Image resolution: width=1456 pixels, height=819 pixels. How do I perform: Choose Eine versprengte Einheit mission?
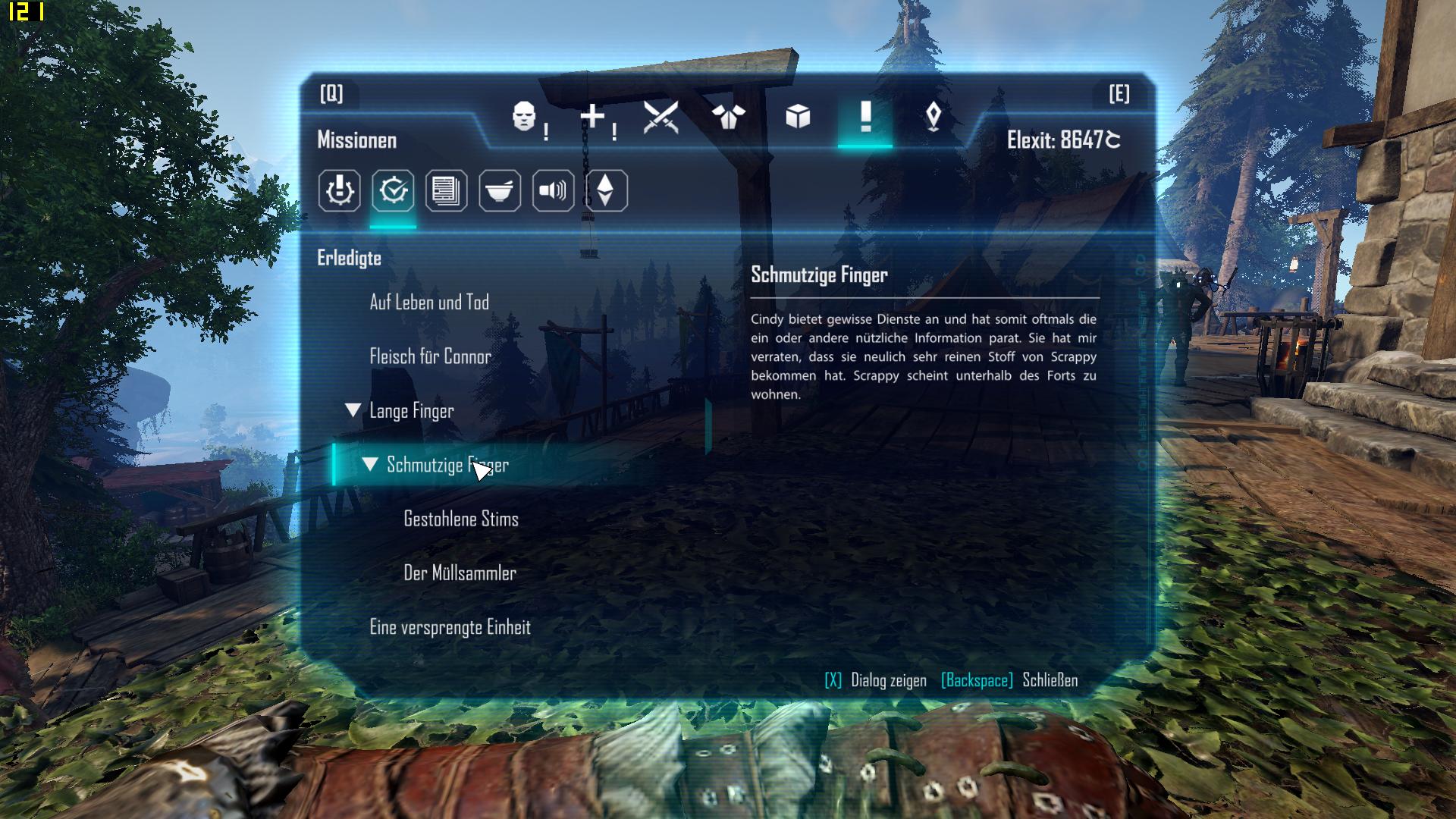(450, 628)
